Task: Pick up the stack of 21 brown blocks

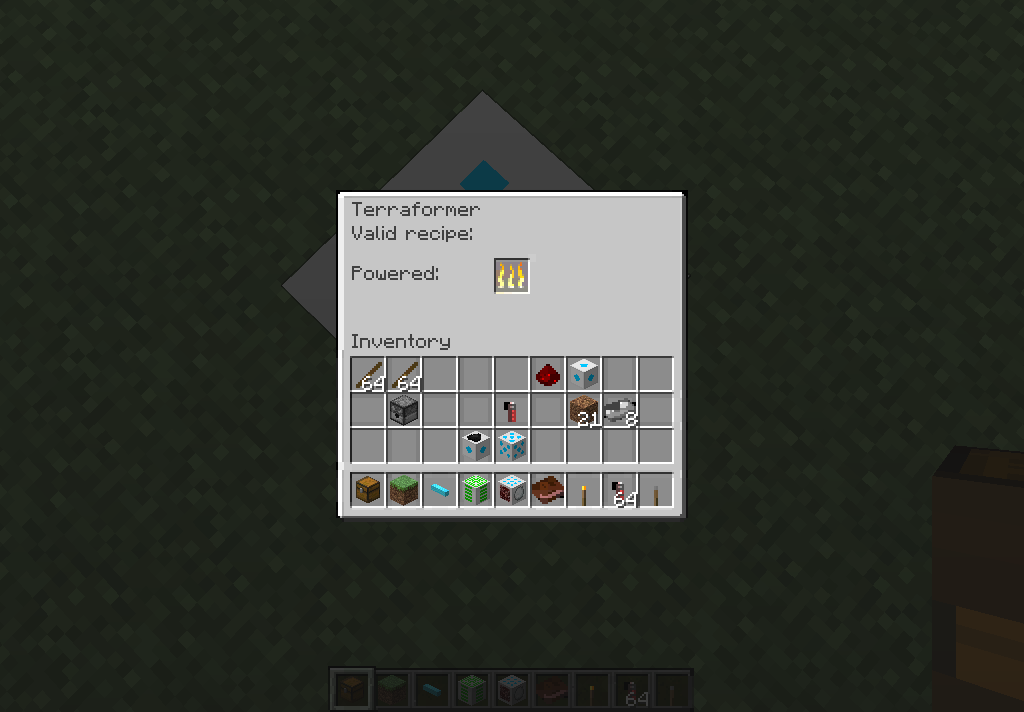Action: [x=584, y=410]
